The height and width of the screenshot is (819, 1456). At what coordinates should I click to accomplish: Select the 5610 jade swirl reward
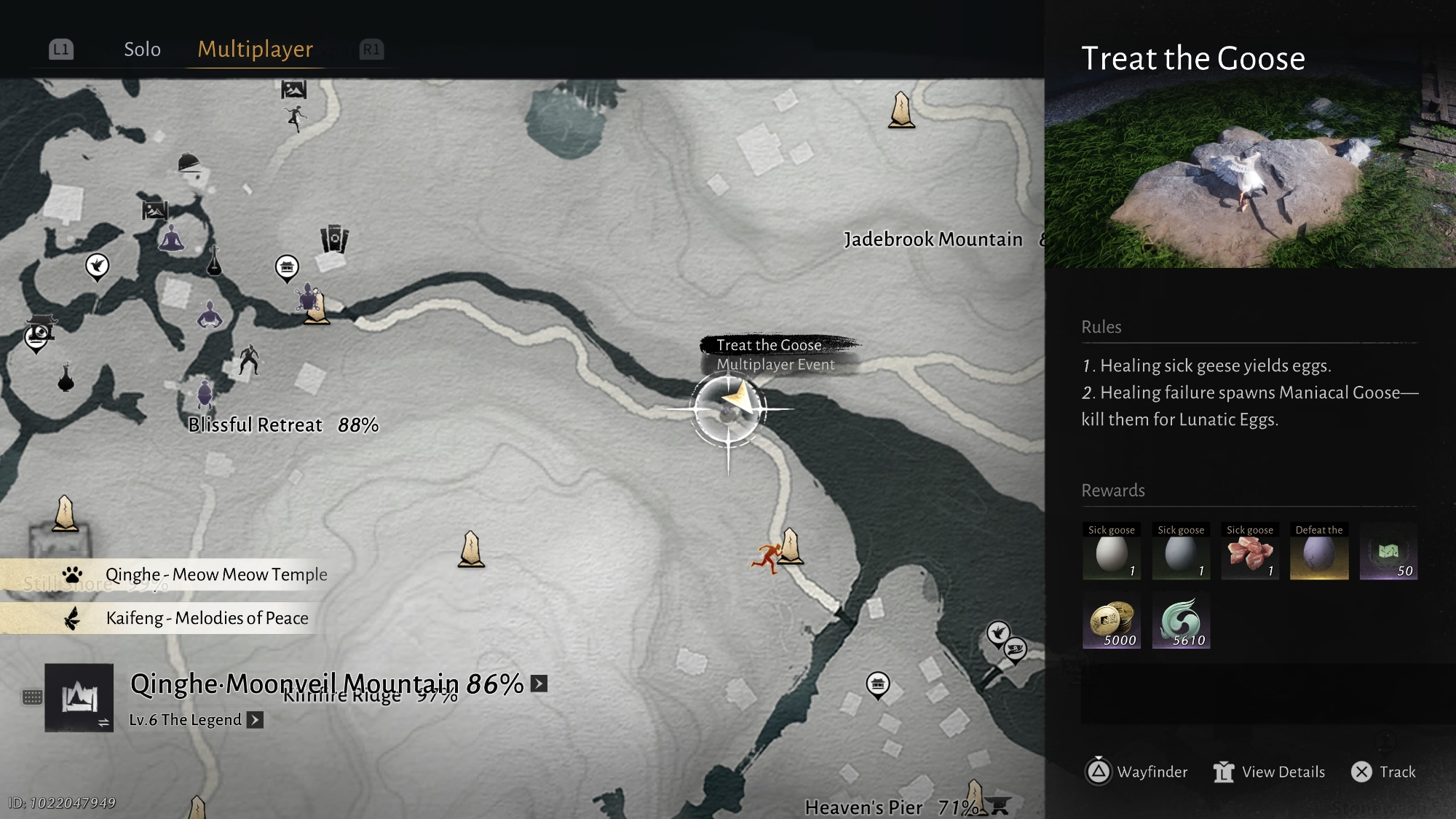click(1180, 620)
